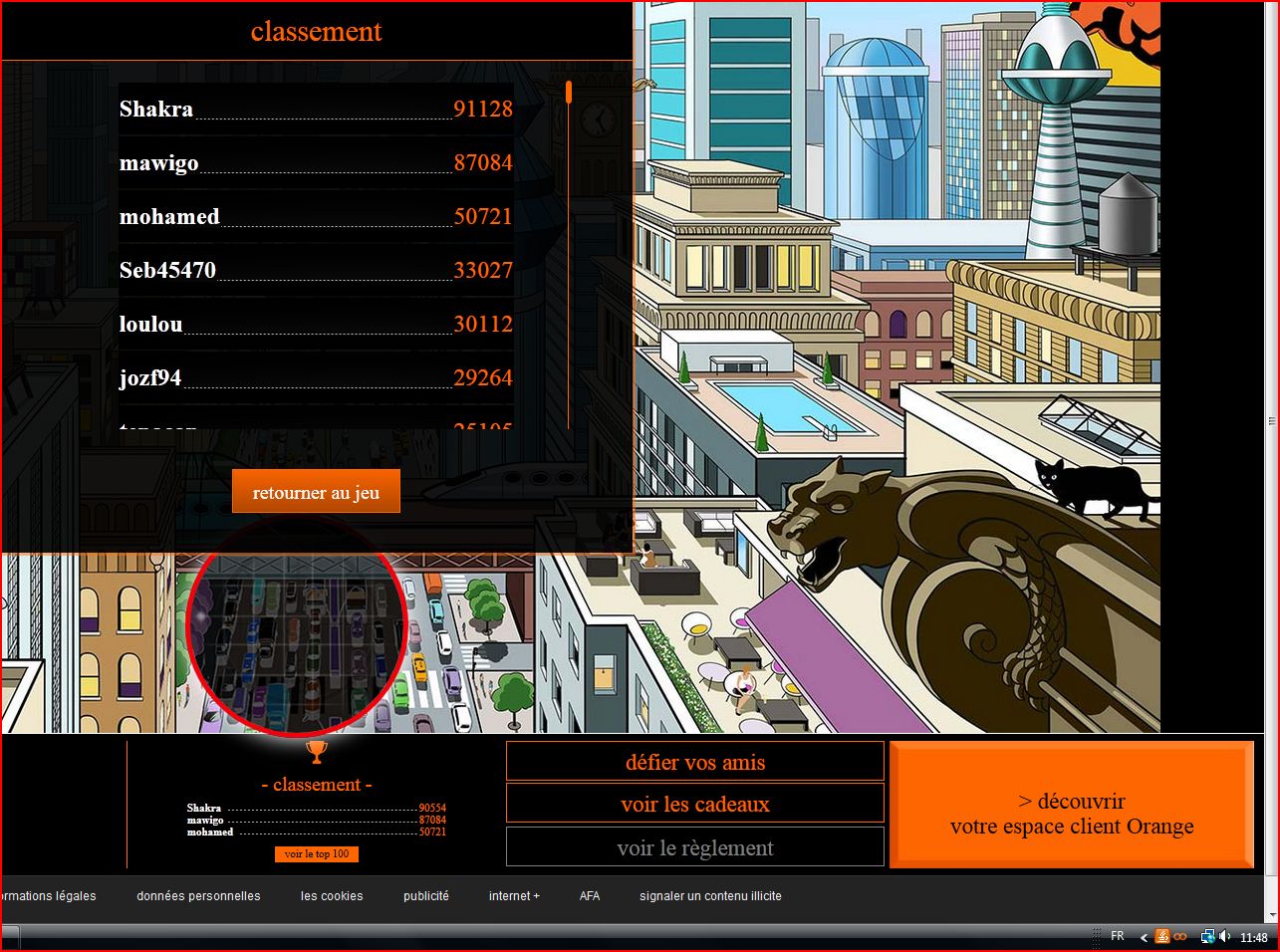Open the 'les cookies' footer link
Screen dimensions: 1280x952
pyautogui.click(x=332, y=895)
